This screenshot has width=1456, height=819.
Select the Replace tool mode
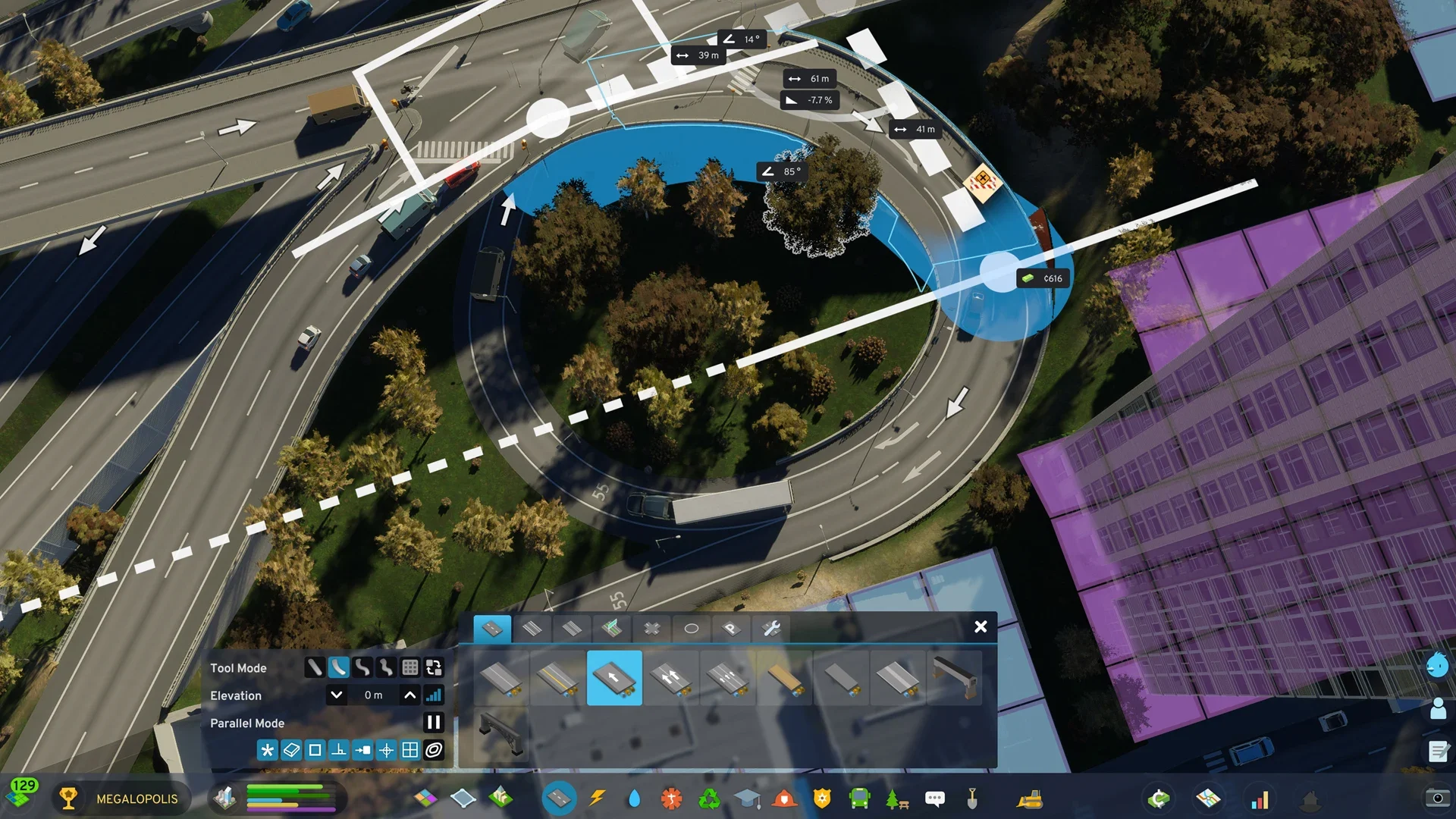[435, 668]
